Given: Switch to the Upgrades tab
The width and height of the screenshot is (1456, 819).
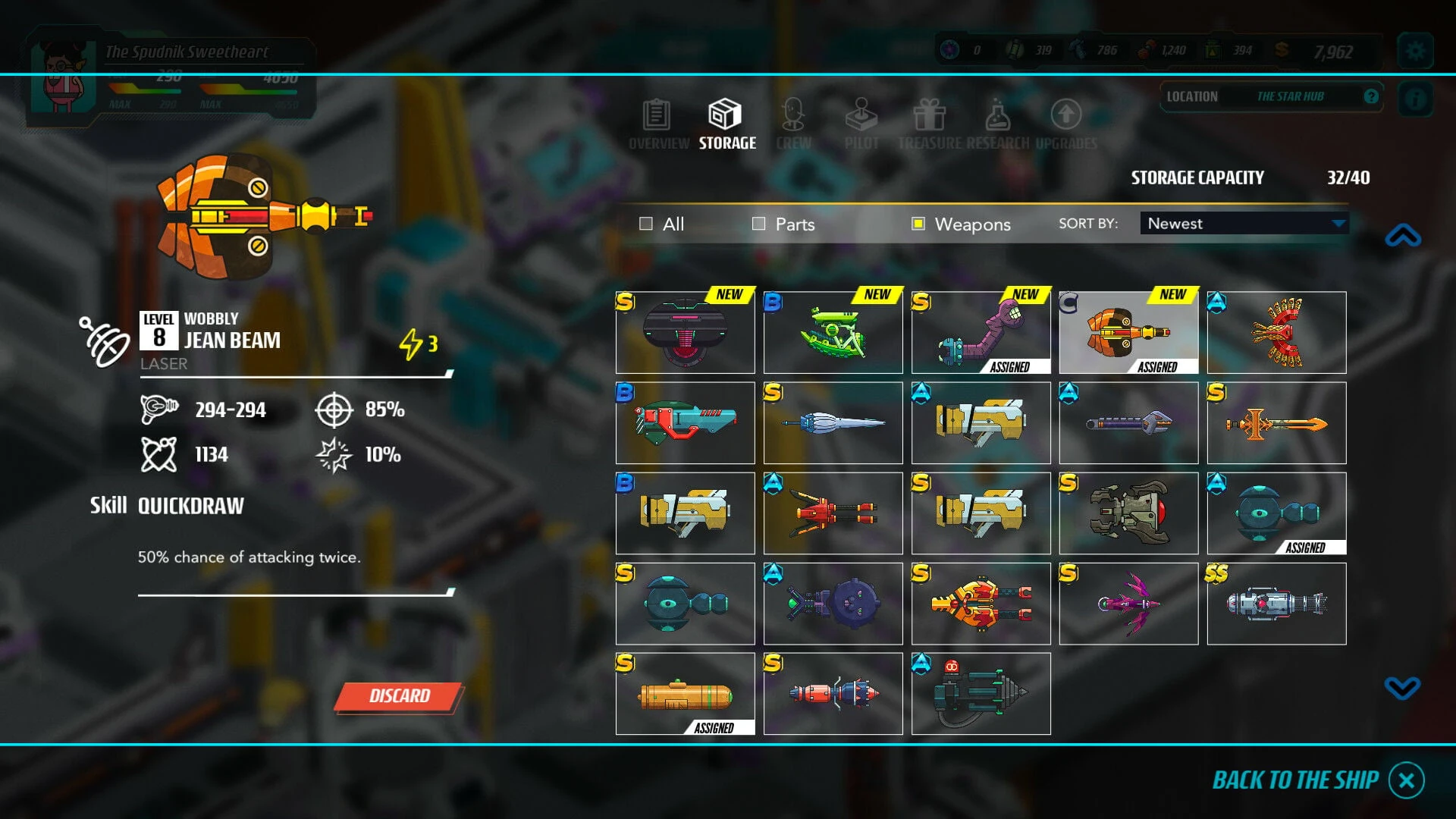Looking at the screenshot, I should [x=1066, y=125].
